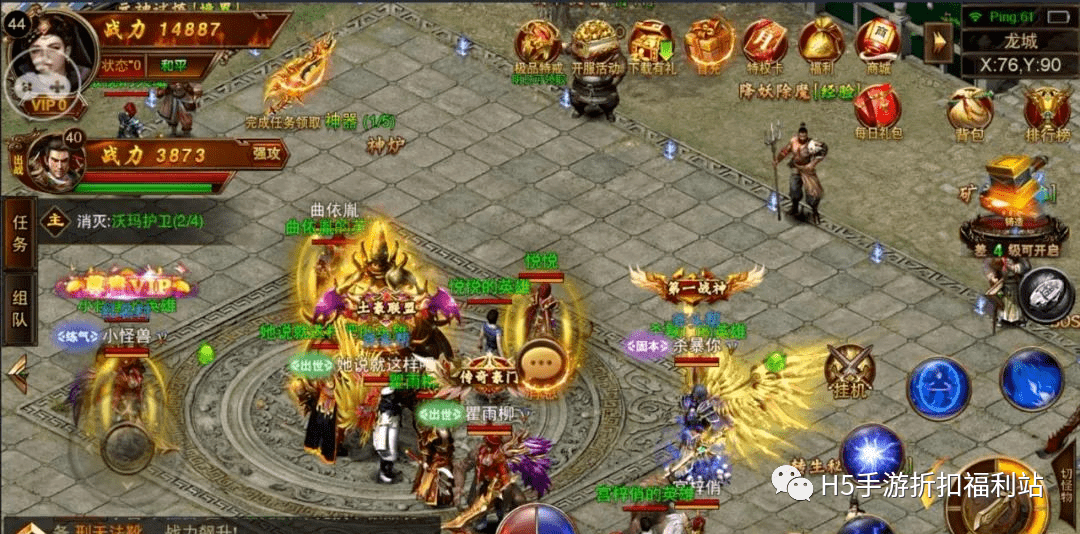Switch to the 任务 quest tab
Image resolution: width=1080 pixels, height=534 pixels.
19,233
